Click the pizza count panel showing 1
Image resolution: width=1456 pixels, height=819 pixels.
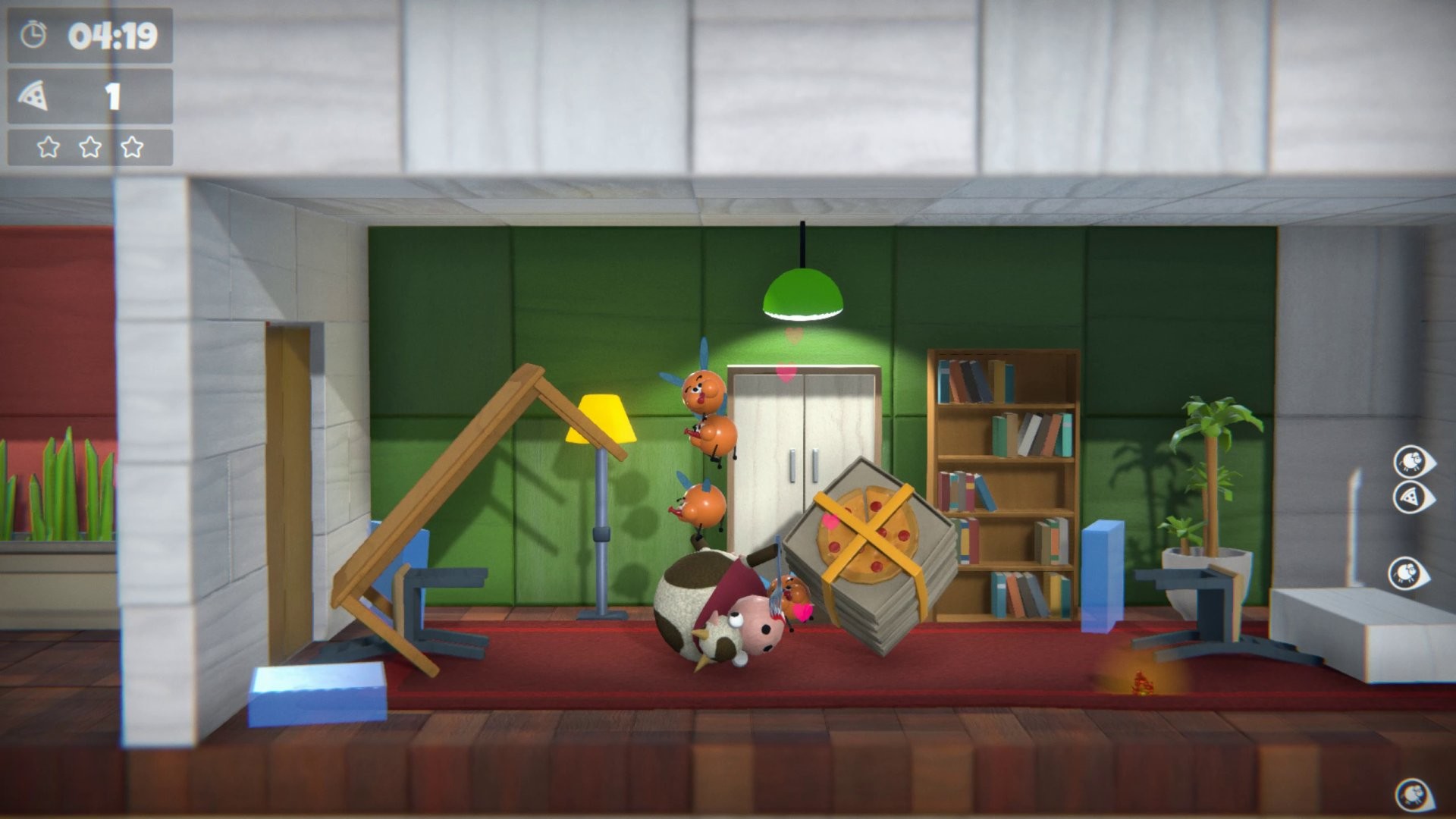pos(91,94)
